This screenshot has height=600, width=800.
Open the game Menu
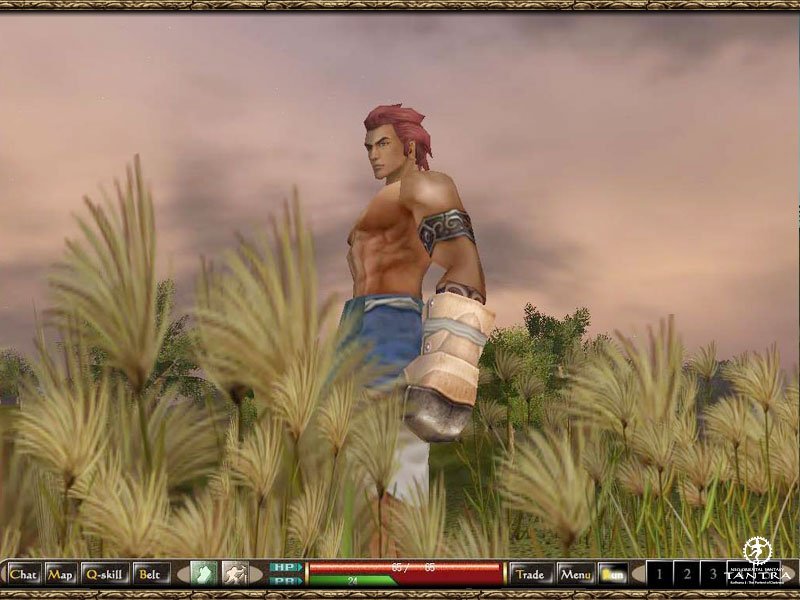575,574
